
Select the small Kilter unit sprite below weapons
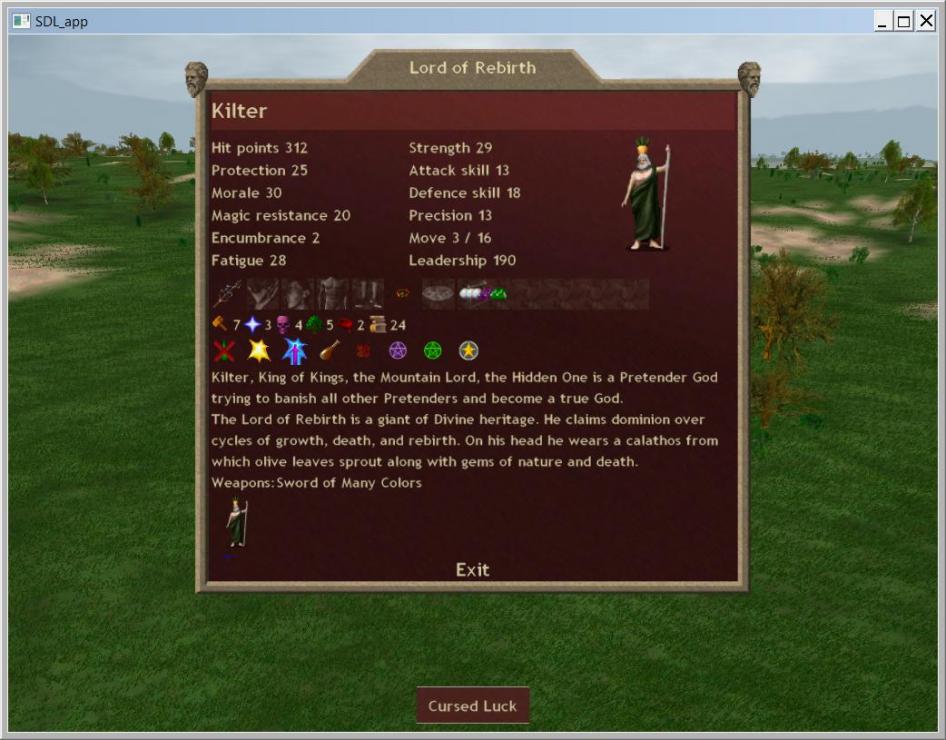[236, 523]
